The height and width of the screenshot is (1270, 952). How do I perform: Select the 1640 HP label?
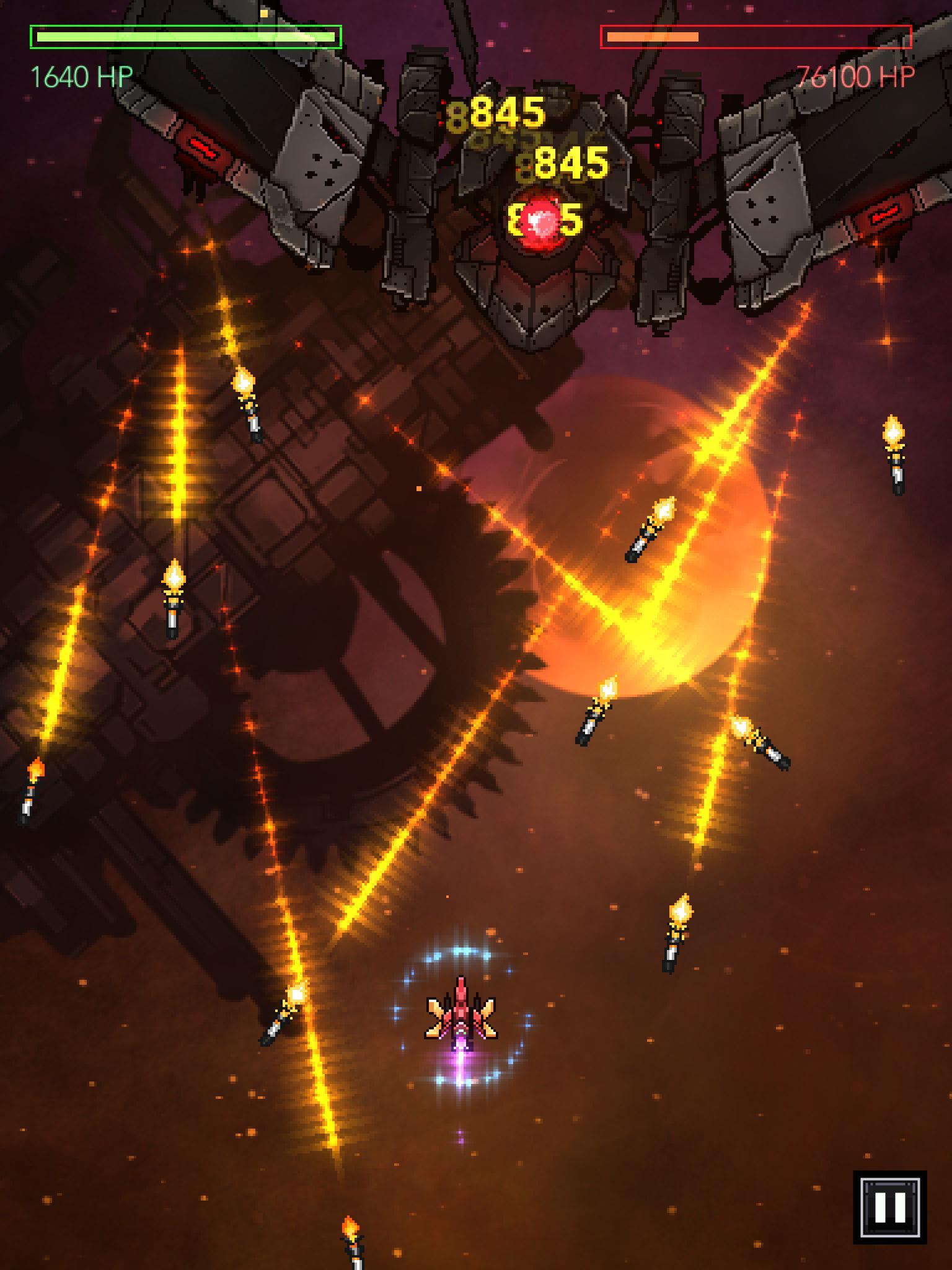click(x=83, y=76)
